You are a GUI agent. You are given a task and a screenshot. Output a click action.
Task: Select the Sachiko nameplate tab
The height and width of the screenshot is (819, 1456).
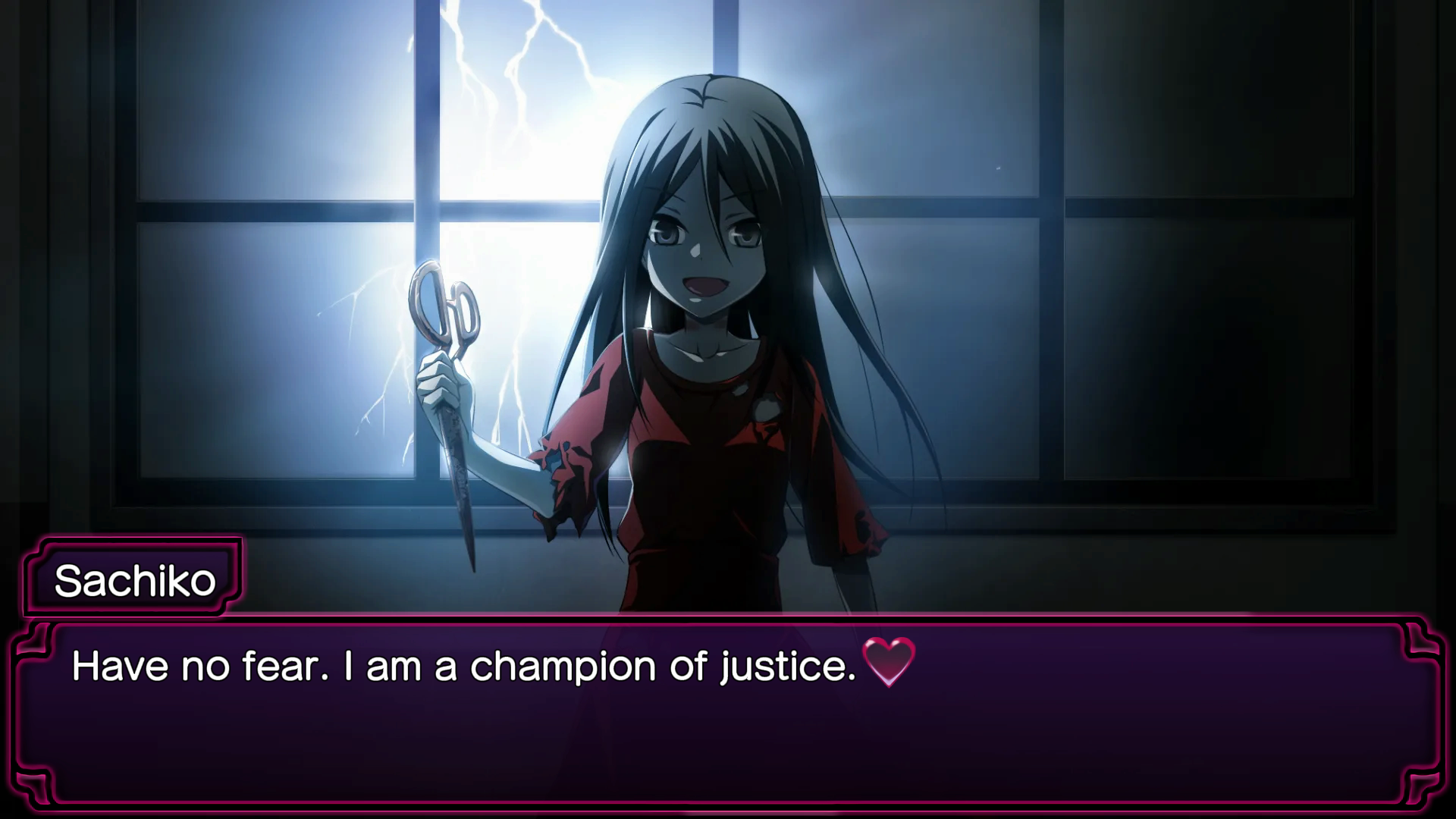click(x=133, y=579)
